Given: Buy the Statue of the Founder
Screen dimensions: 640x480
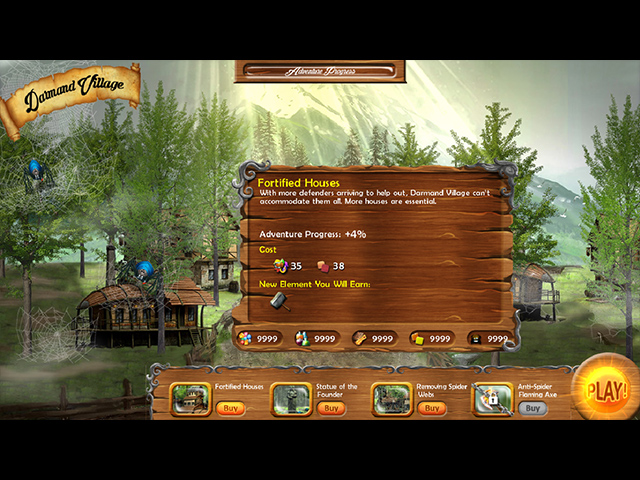Looking at the screenshot, I should (331, 408).
